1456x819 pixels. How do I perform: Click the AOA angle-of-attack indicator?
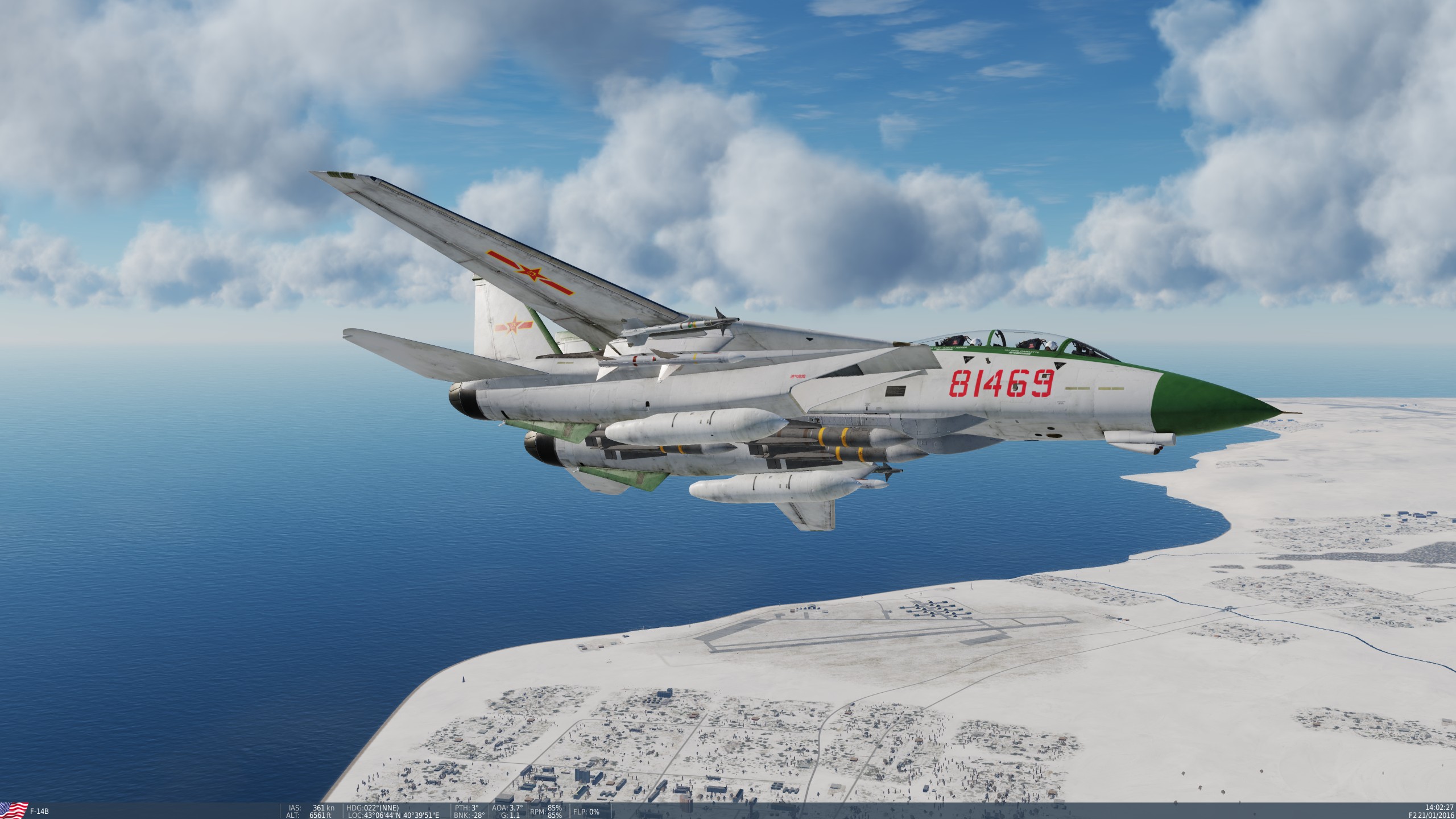tap(504, 808)
